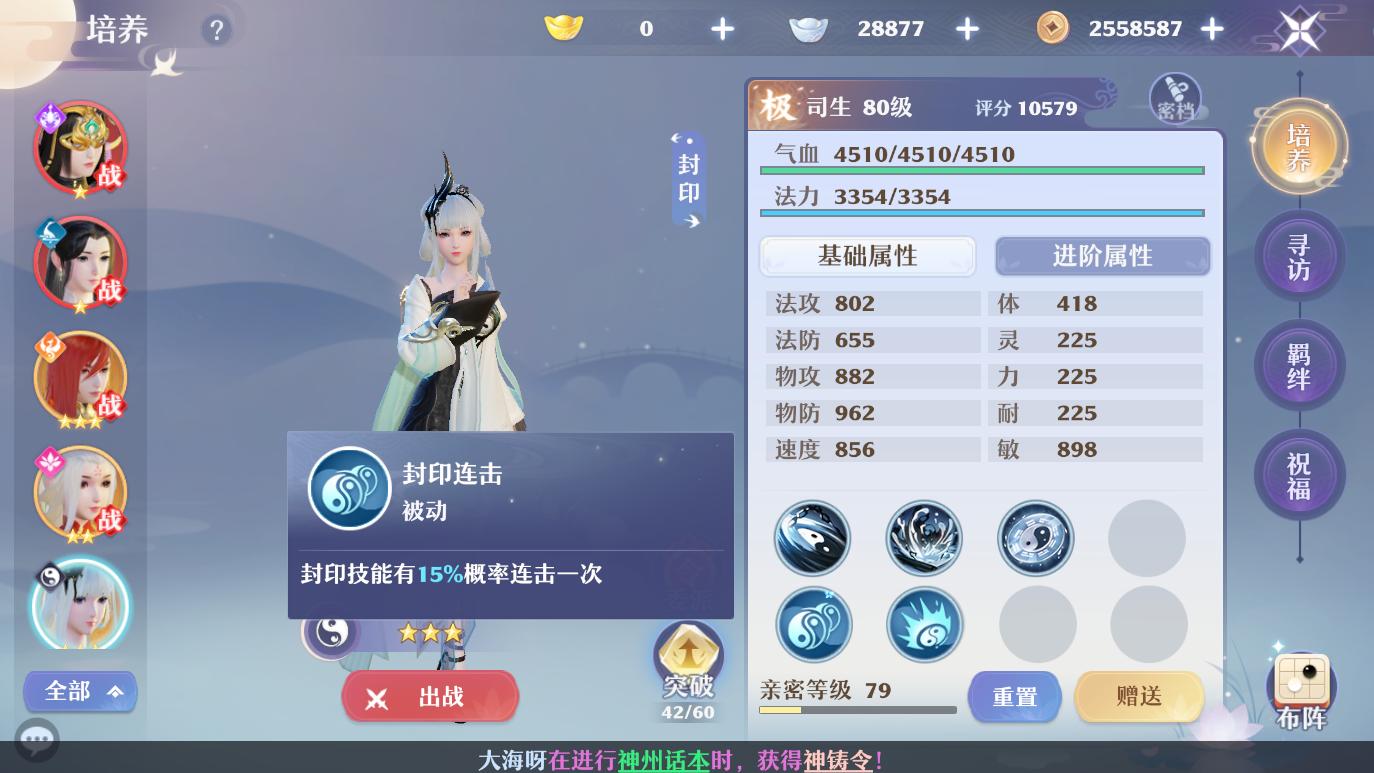Click plus next to gold ingot count
This screenshot has width=1374, height=773.
722,29
